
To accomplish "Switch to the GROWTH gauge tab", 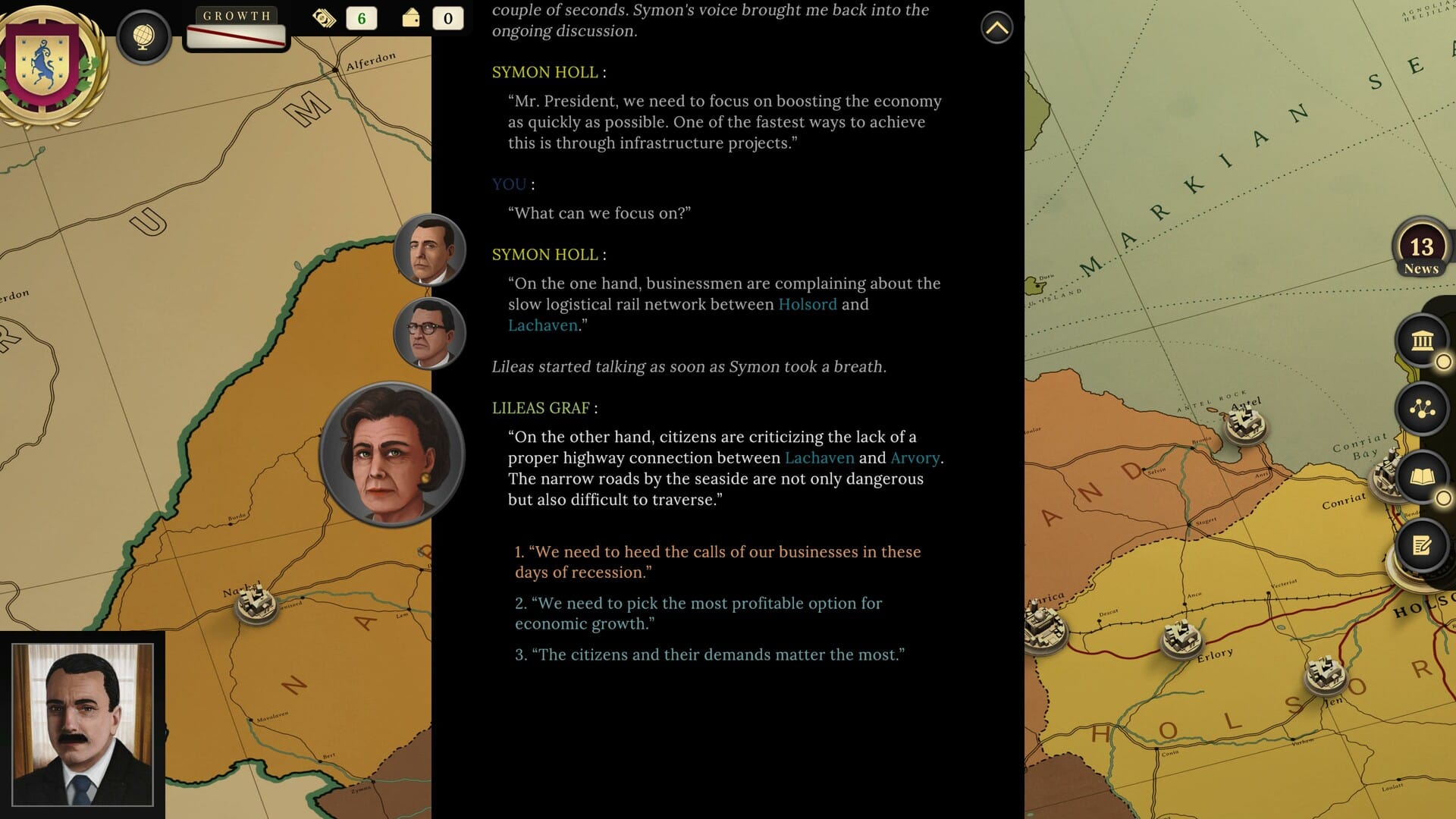I will tap(235, 14).
